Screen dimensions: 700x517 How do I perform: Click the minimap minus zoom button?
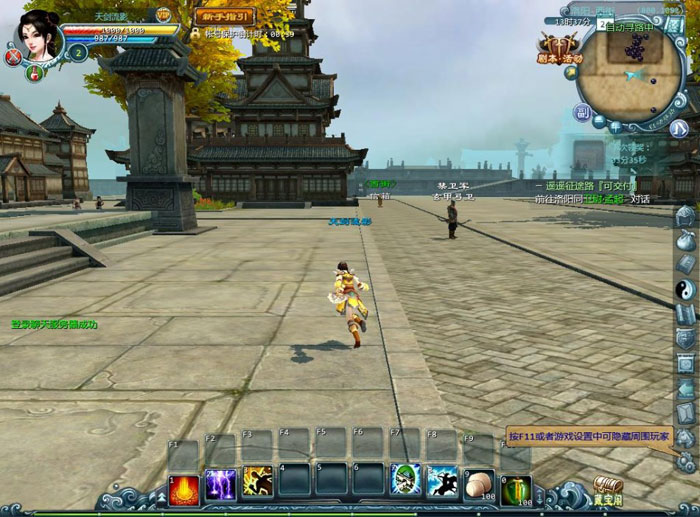pyautogui.click(x=599, y=121)
